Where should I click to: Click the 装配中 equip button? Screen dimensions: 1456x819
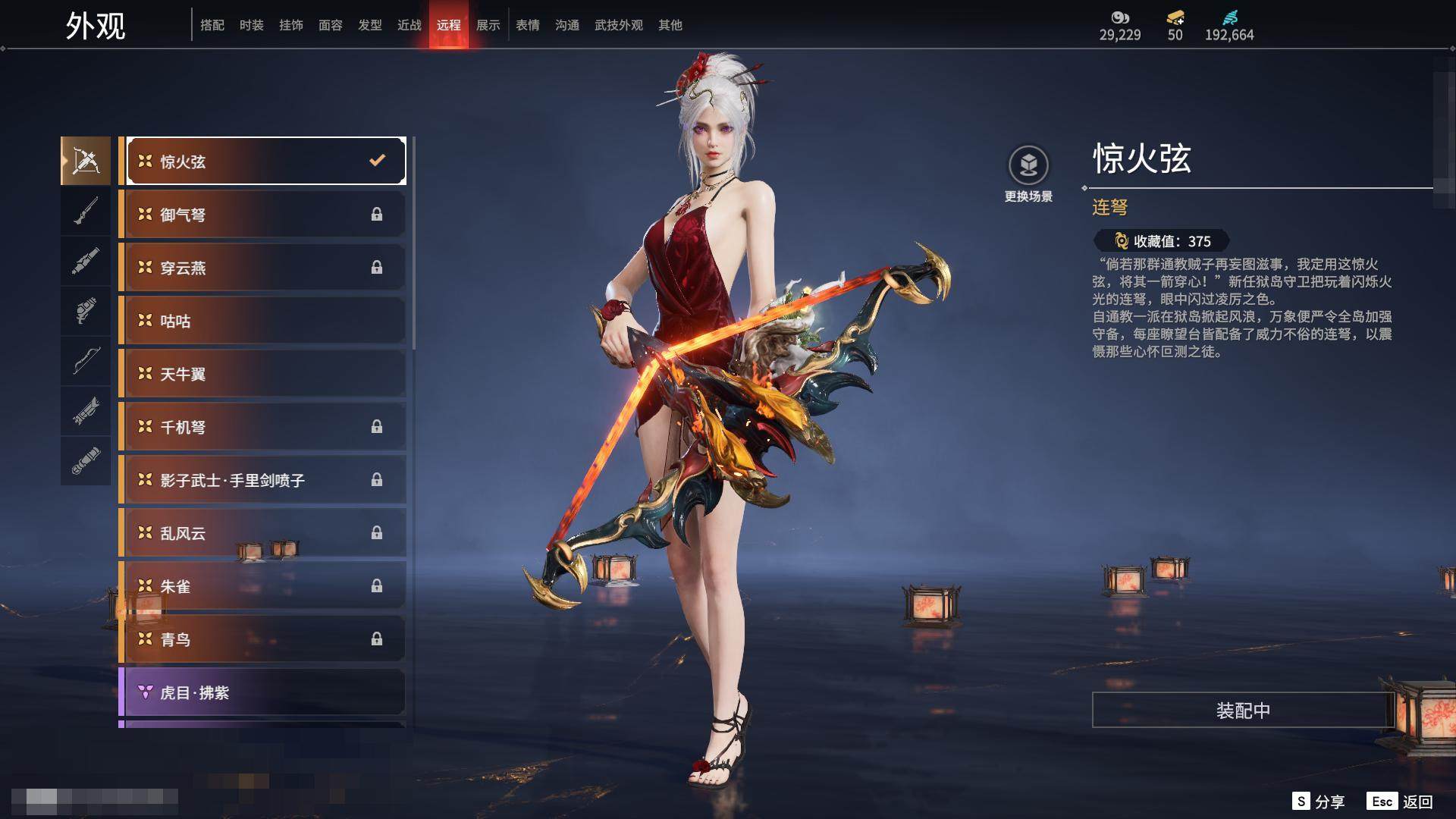[1242, 710]
